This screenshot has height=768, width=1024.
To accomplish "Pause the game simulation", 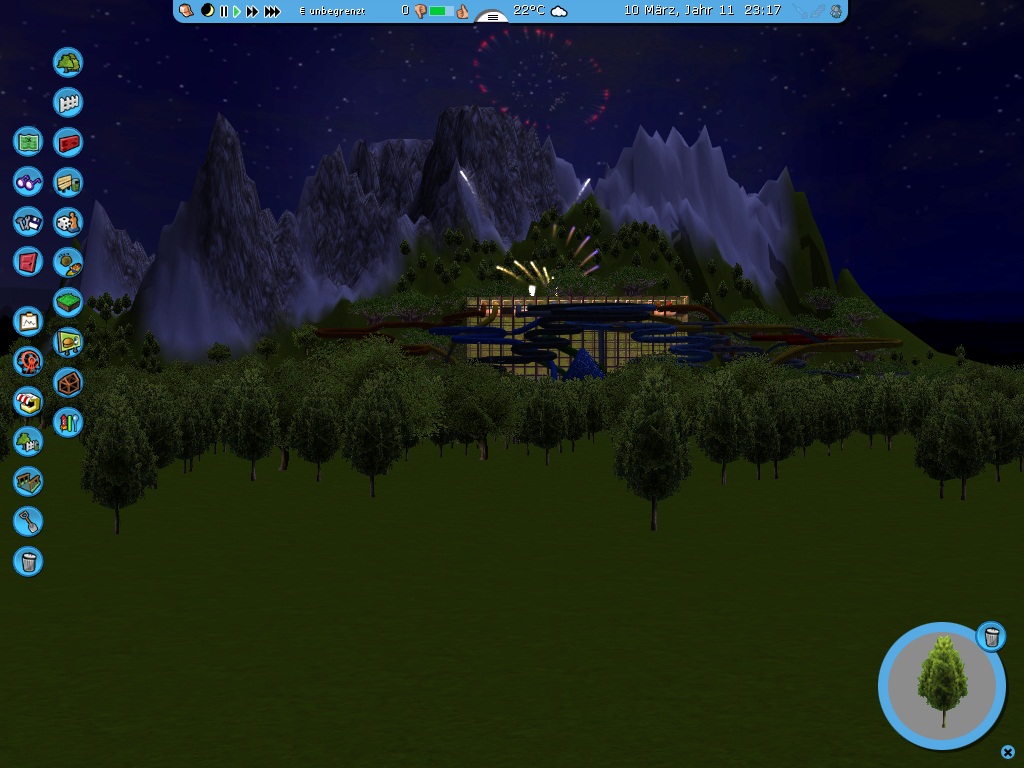I will (x=224, y=11).
